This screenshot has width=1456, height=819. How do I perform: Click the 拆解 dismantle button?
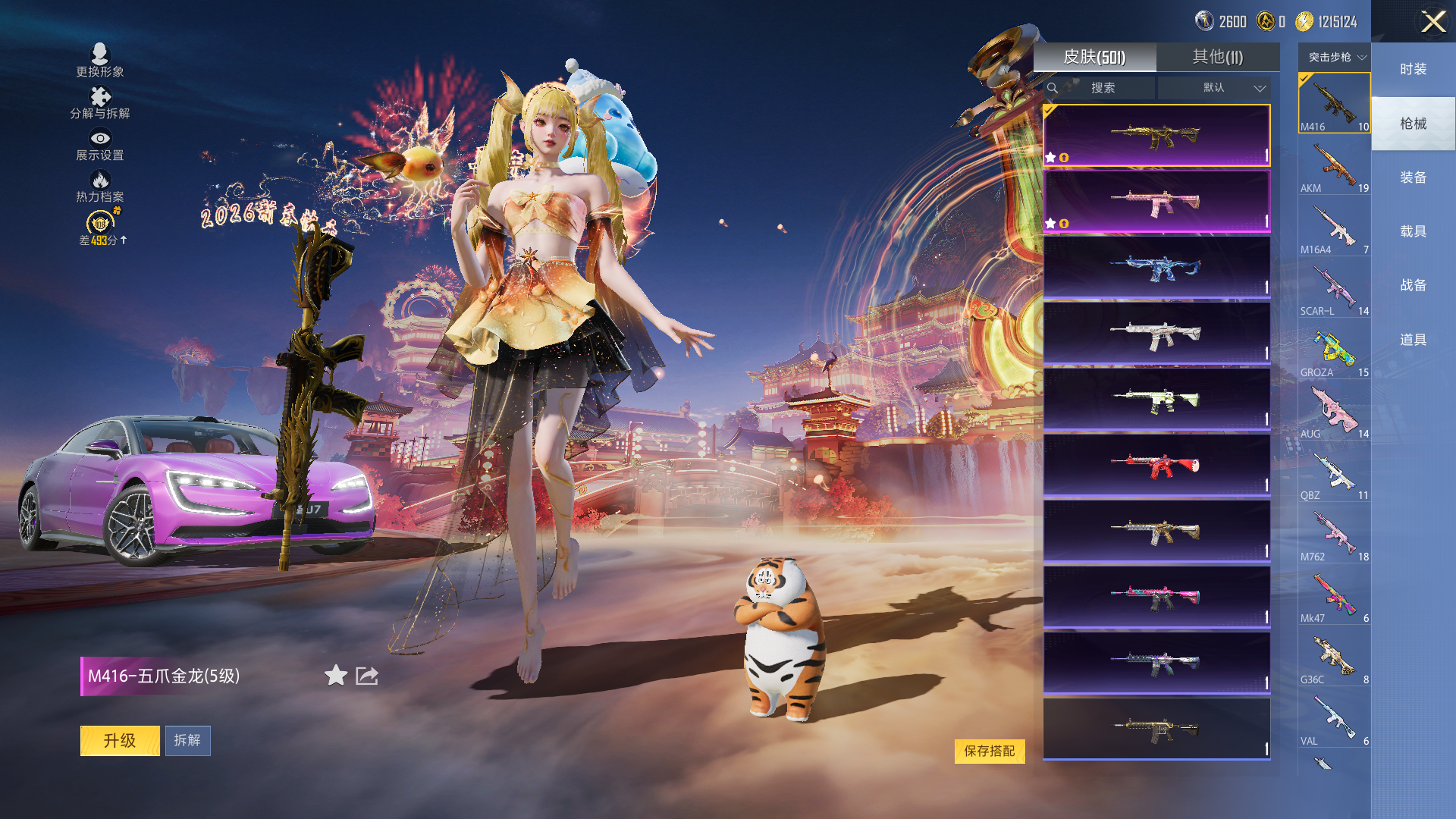[x=187, y=741]
